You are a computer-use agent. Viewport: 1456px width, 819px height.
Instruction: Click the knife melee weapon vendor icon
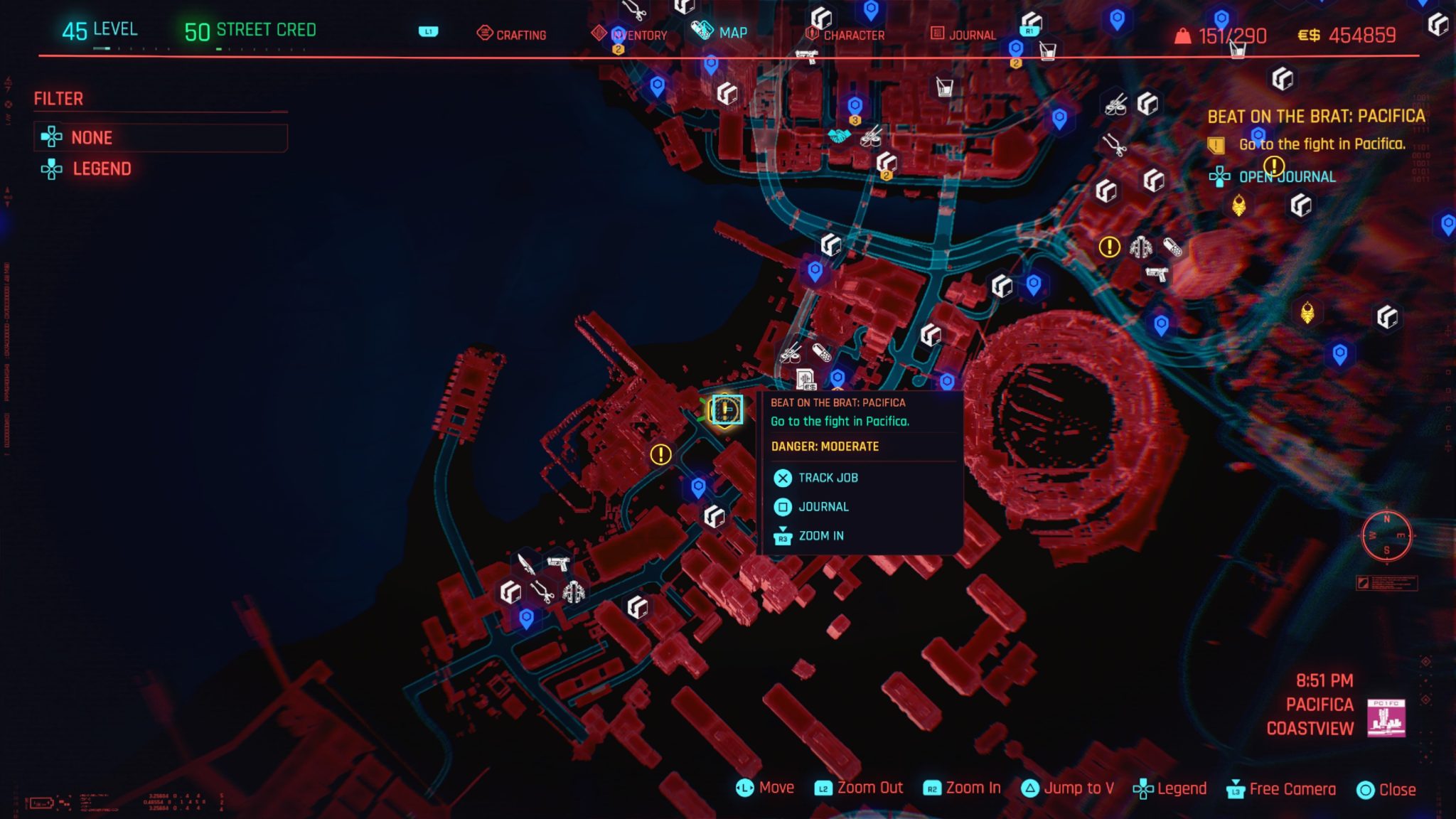[526, 565]
